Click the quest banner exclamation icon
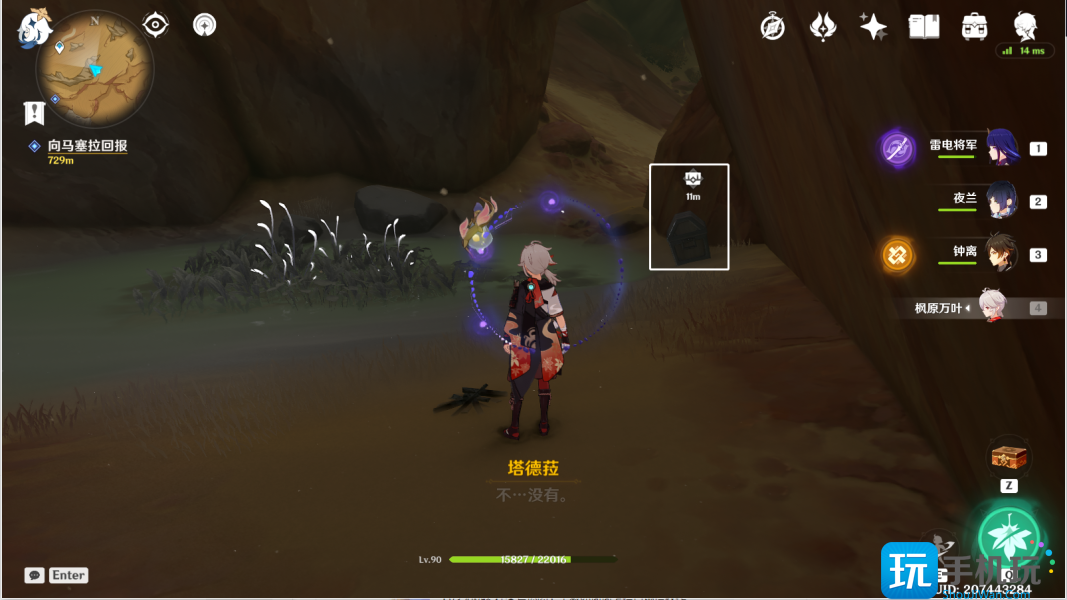1067x600 pixels. pyautogui.click(x=35, y=111)
